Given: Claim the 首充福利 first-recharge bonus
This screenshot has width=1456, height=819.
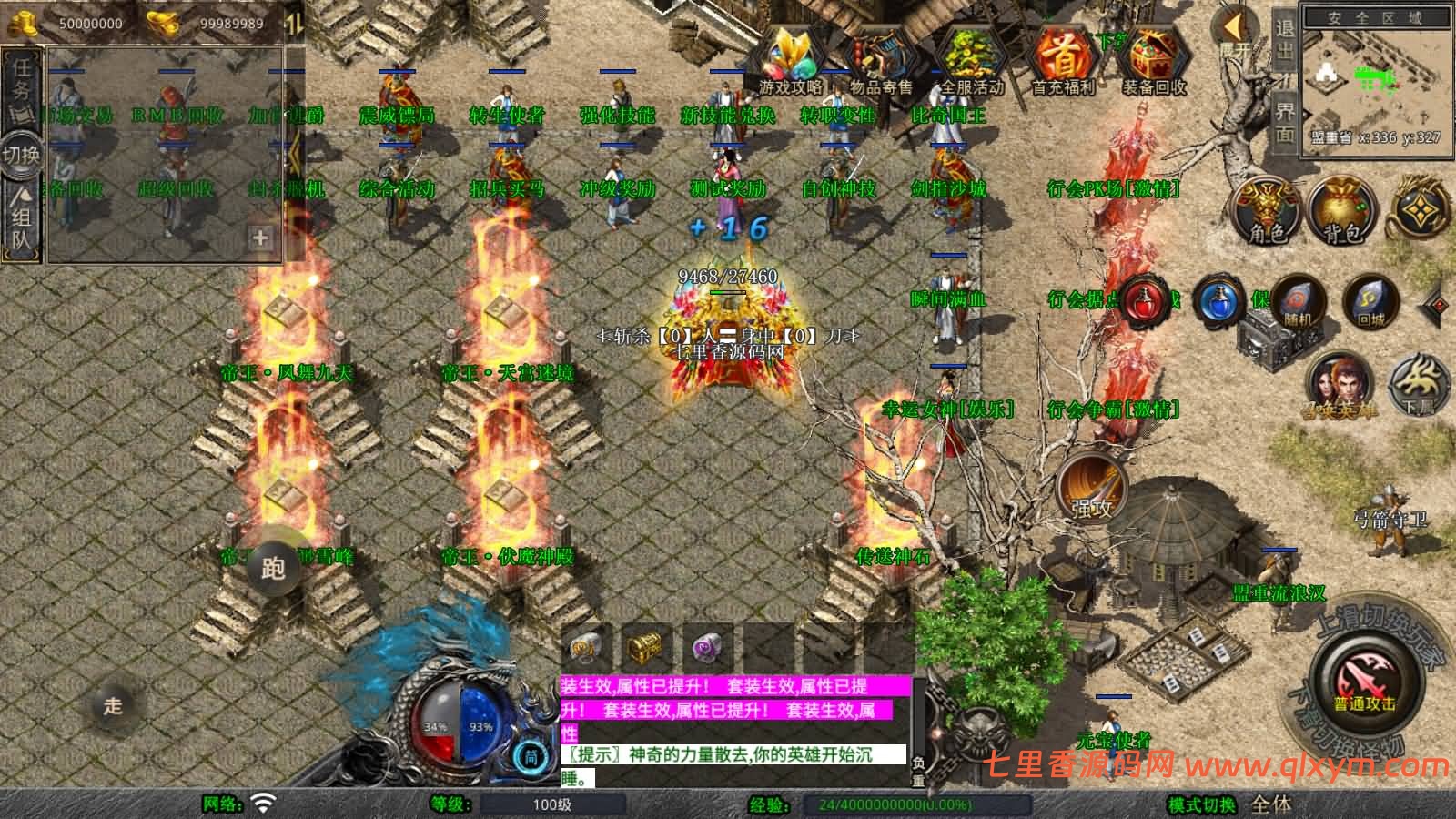Looking at the screenshot, I should tap(1063, 58).
